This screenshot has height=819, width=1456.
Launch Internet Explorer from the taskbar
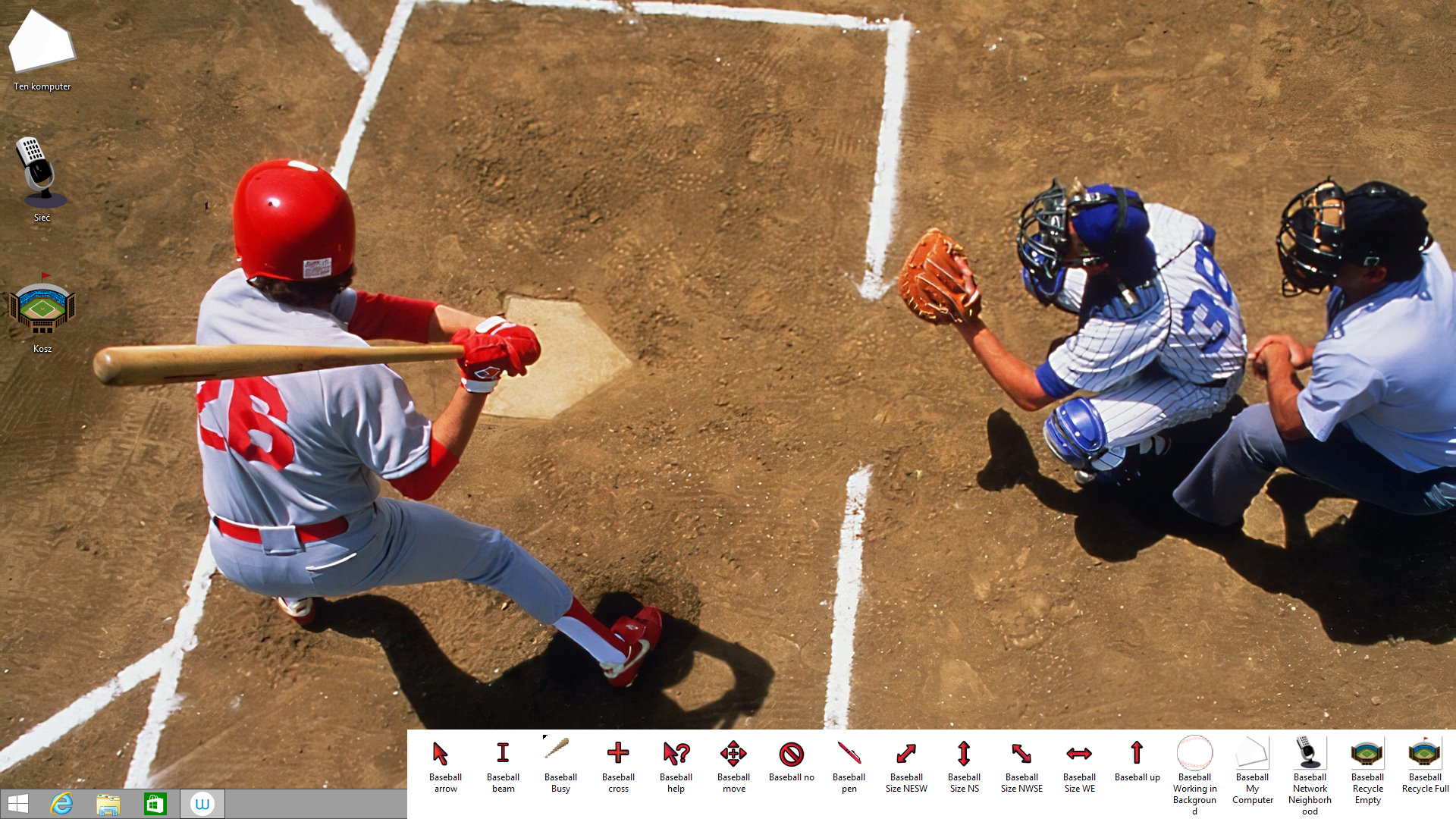(62, 804)
